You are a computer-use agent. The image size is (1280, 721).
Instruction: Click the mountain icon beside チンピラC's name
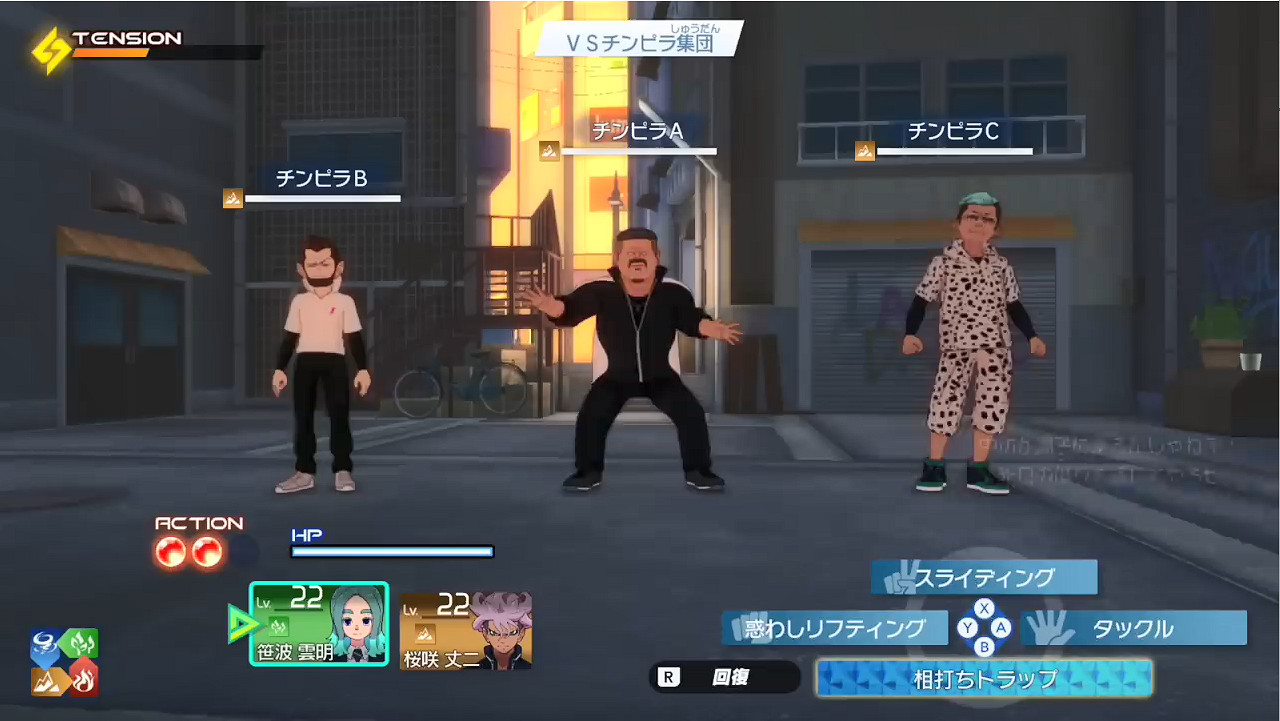(864, 149)
